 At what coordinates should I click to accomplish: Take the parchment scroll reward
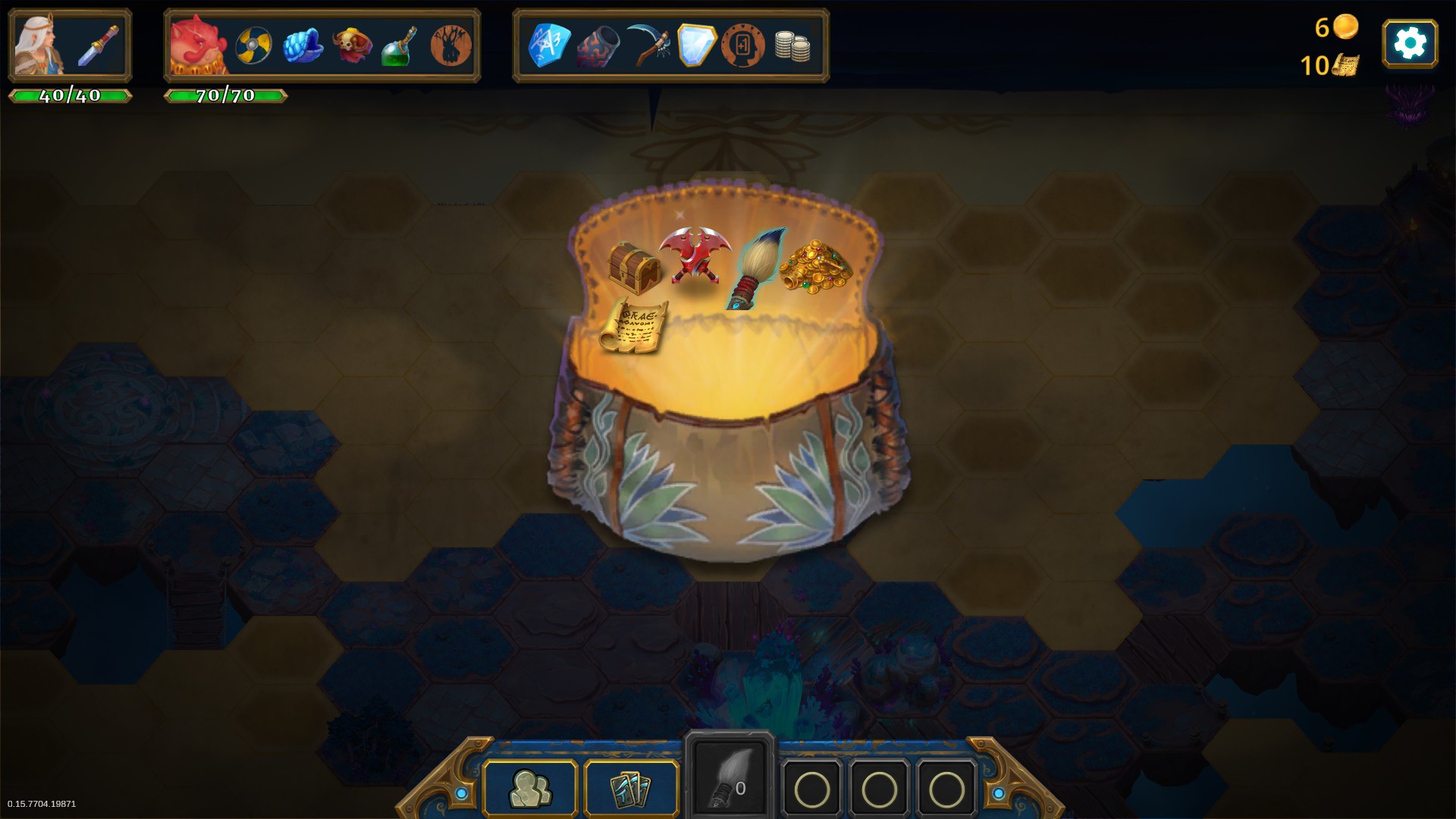634,326
